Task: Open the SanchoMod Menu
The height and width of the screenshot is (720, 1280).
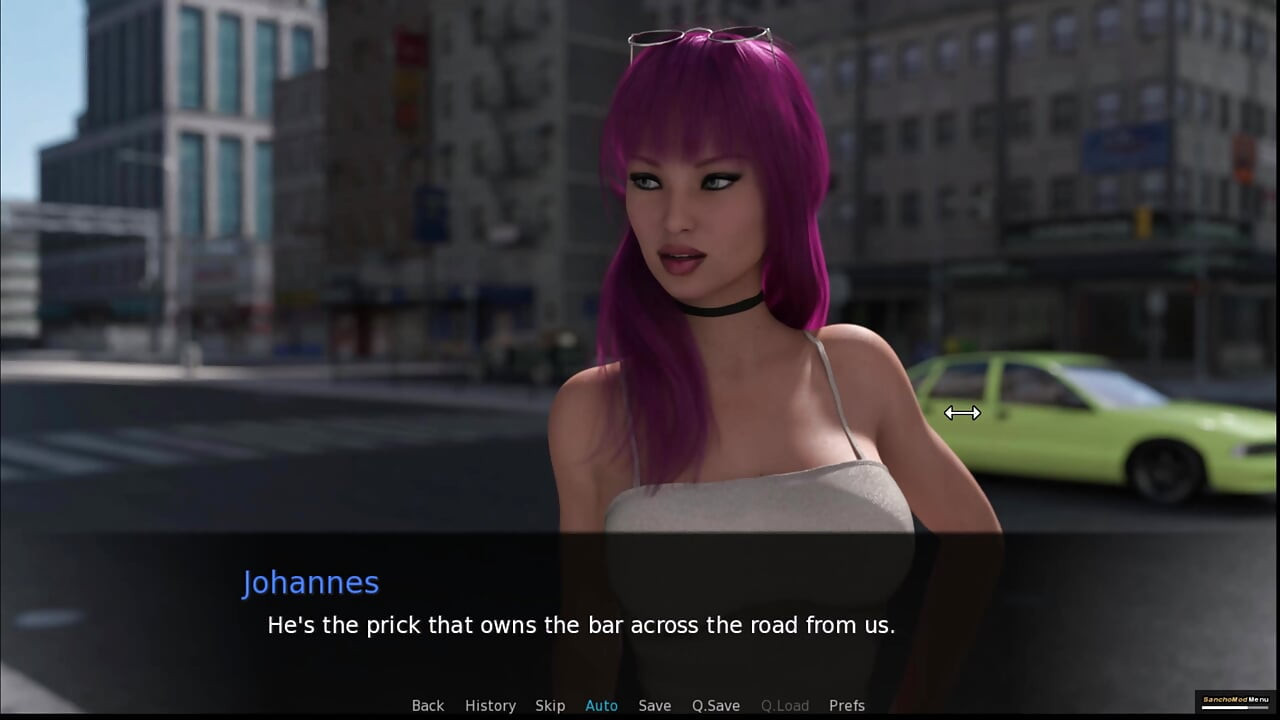Action: coord(1234,699)
